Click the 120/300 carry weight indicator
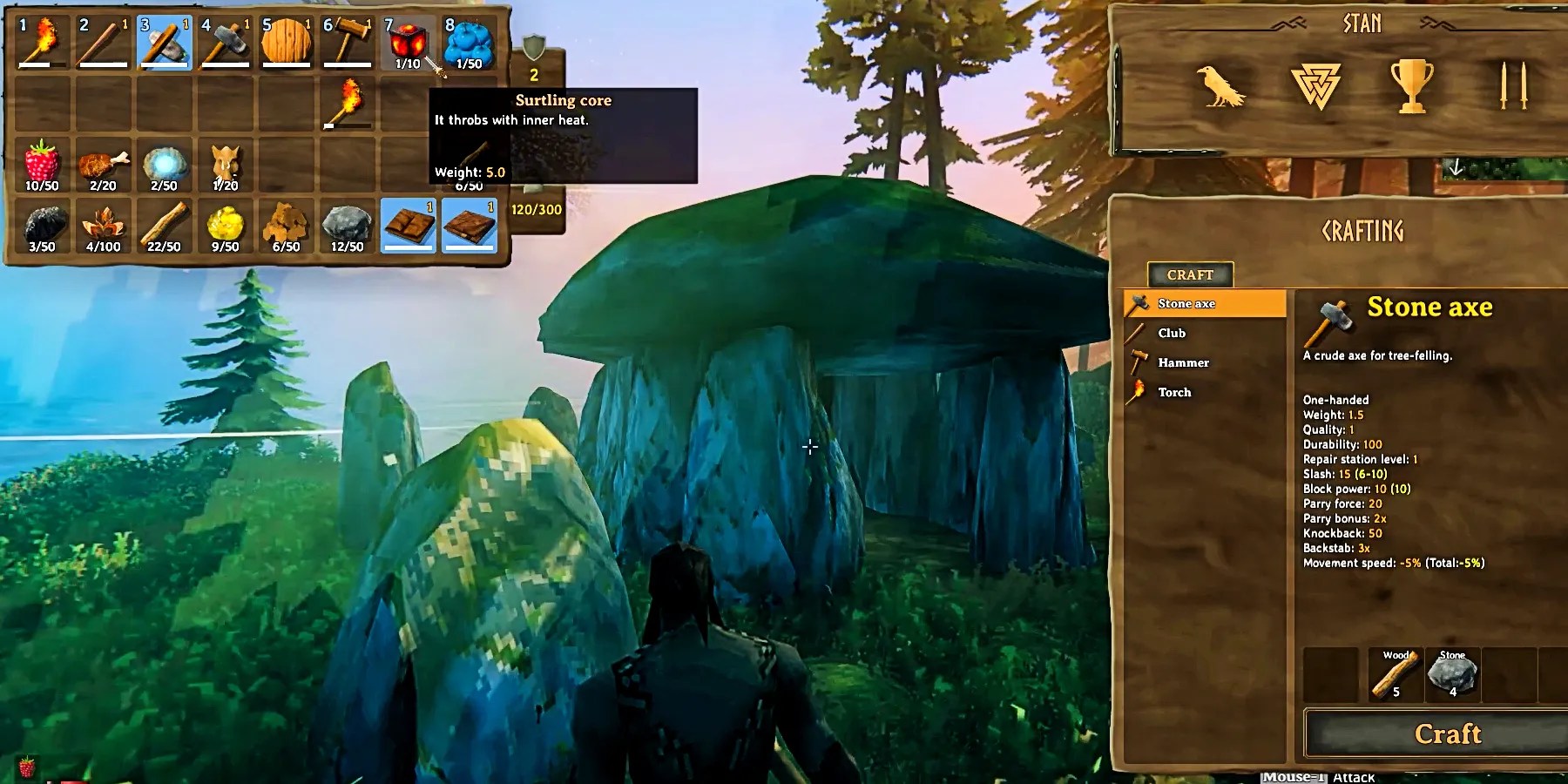 click(537, 209)
